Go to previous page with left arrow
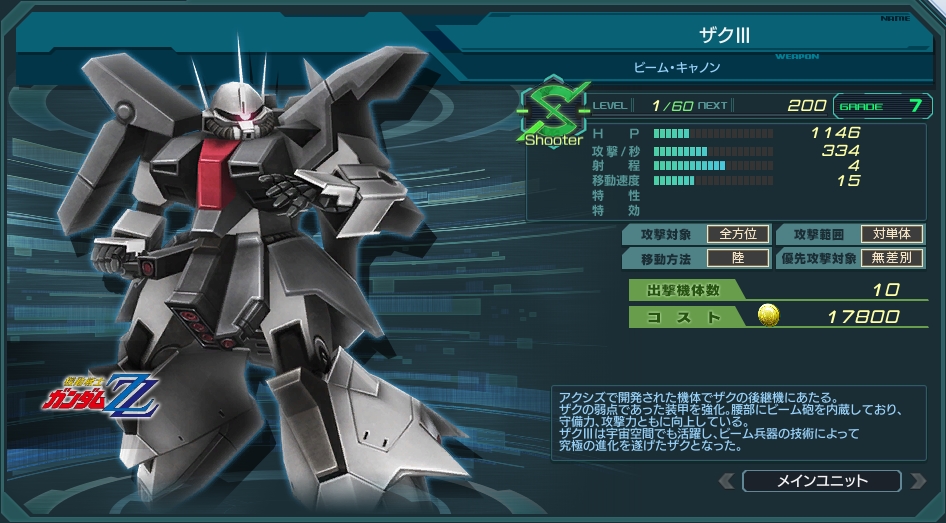The width and height of the screenshot is (946, 523). pyautogui.click(x=727, y=481)
